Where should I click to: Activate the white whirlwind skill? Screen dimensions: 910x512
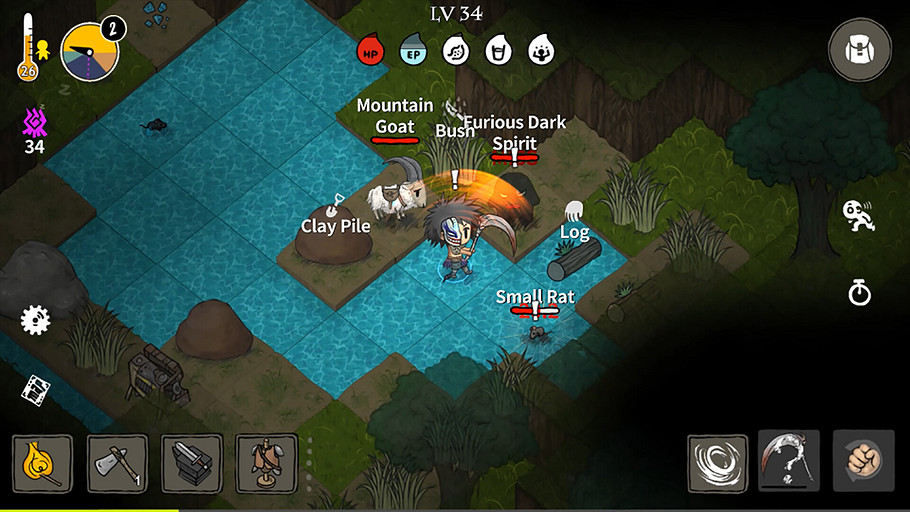[717, 463]
